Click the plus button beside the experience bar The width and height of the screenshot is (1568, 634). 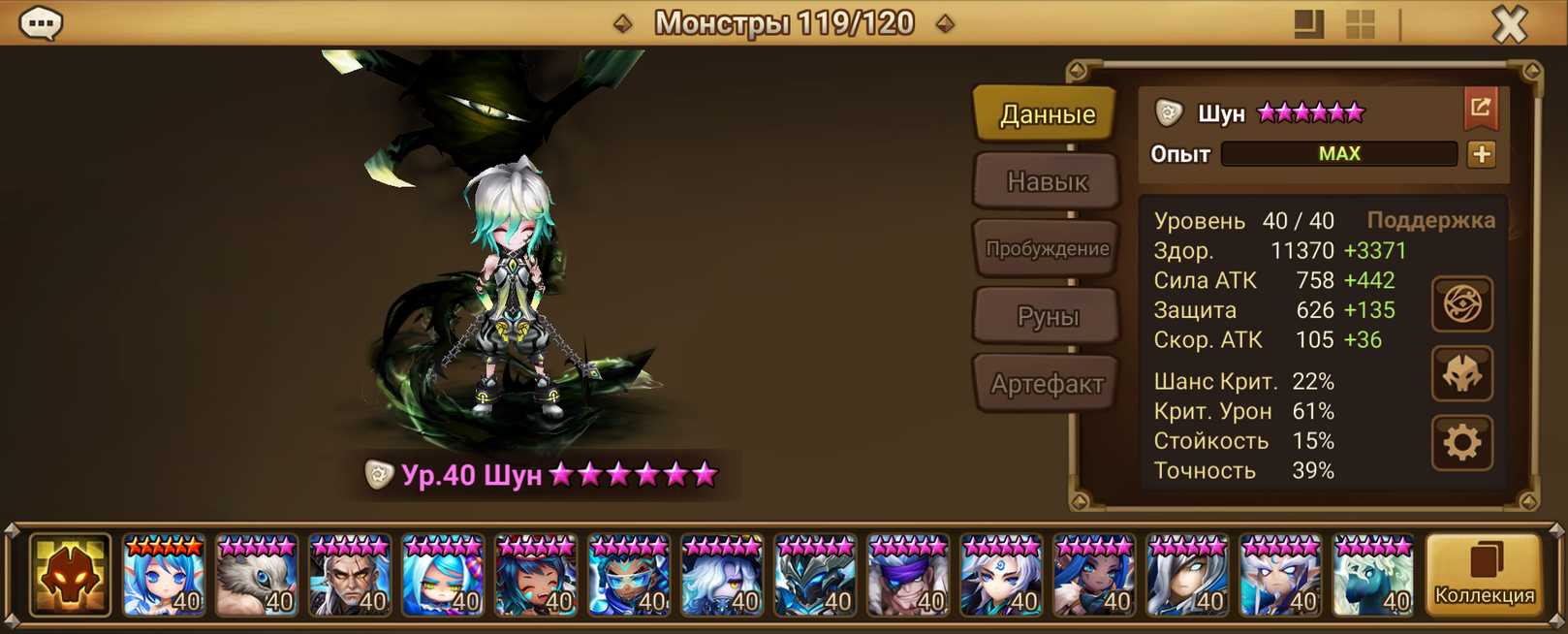tap(1481, 154)
